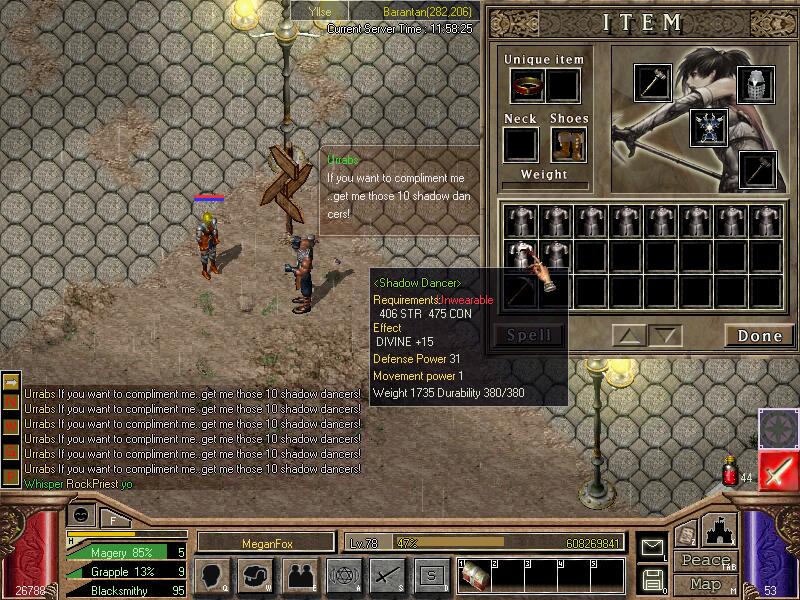Page the inventory up with the up arrow
Screen dimensions: 800x600
pyautogui.click(x=630, y=336)
